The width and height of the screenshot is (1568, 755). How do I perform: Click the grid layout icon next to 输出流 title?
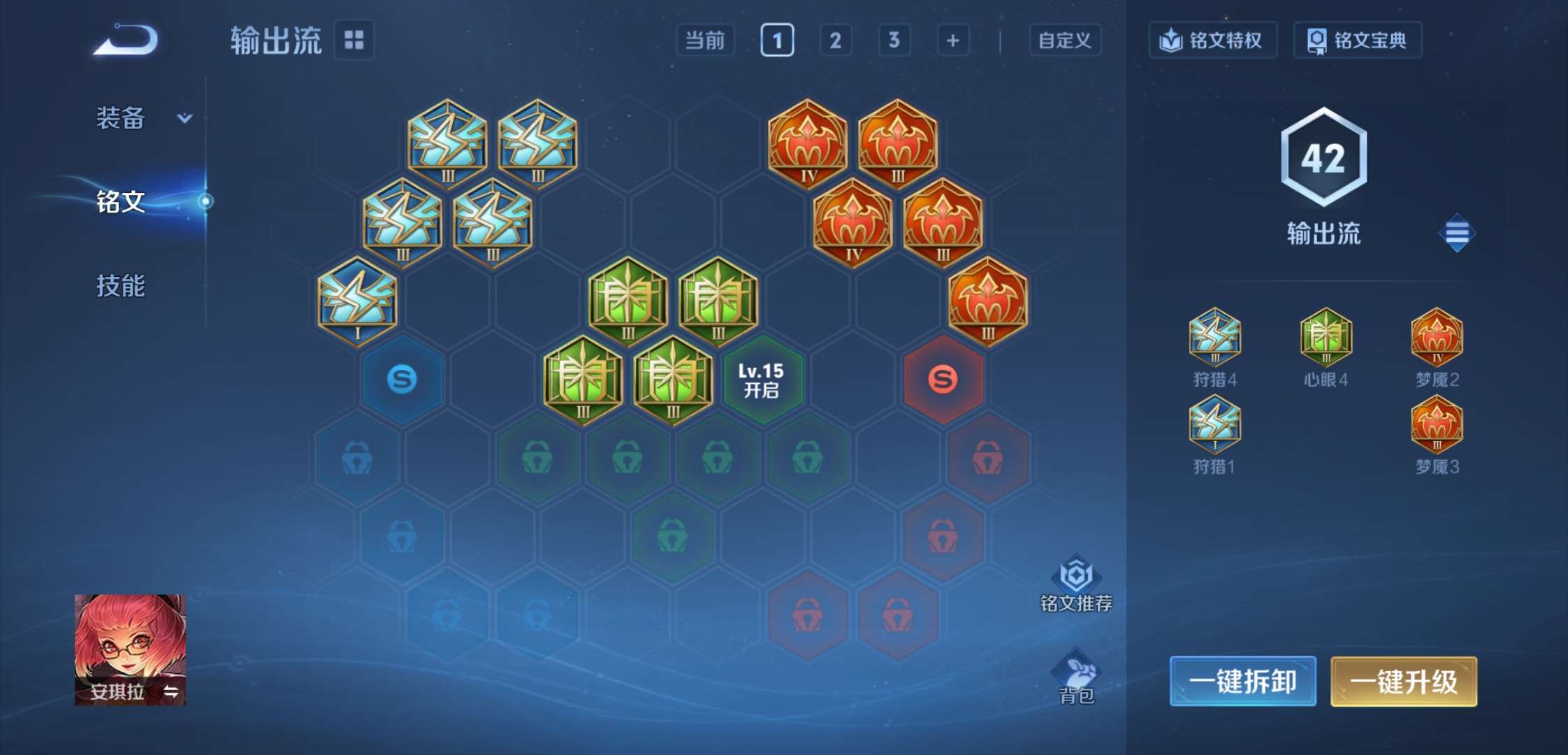pos(355,40)
